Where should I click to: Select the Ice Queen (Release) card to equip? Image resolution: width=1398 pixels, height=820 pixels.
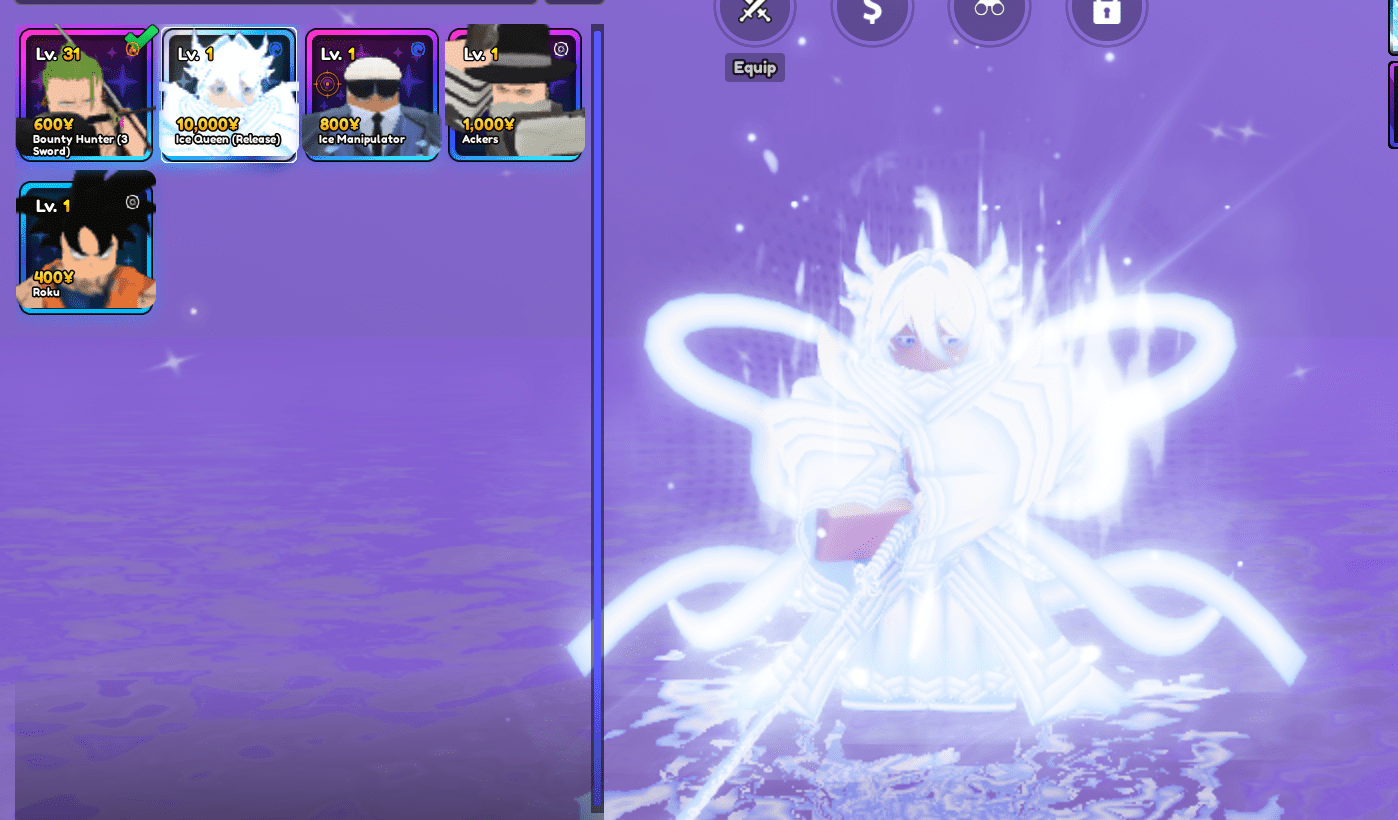tap(228, 95)
